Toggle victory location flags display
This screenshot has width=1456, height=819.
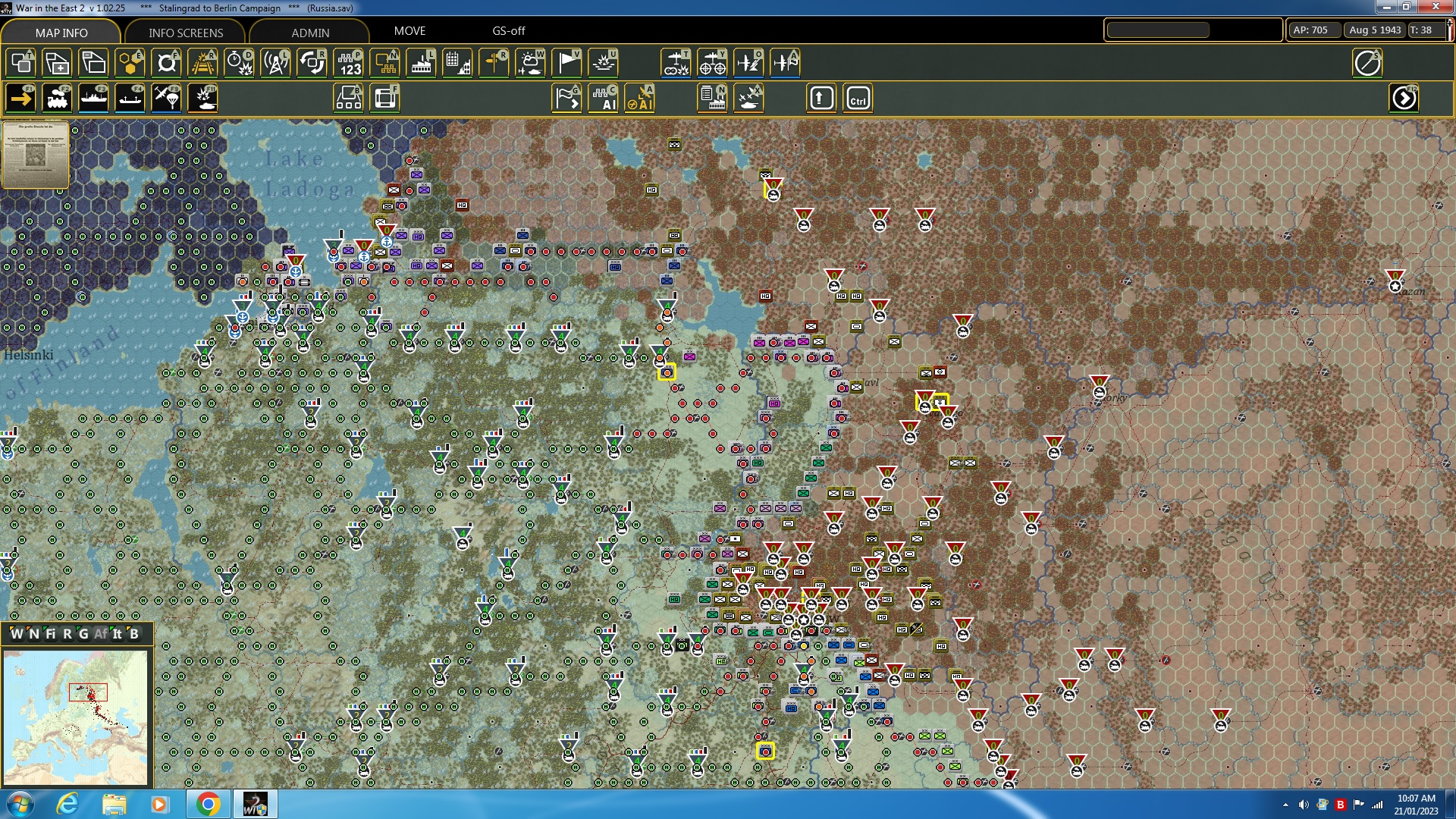[x=566, y=63]
